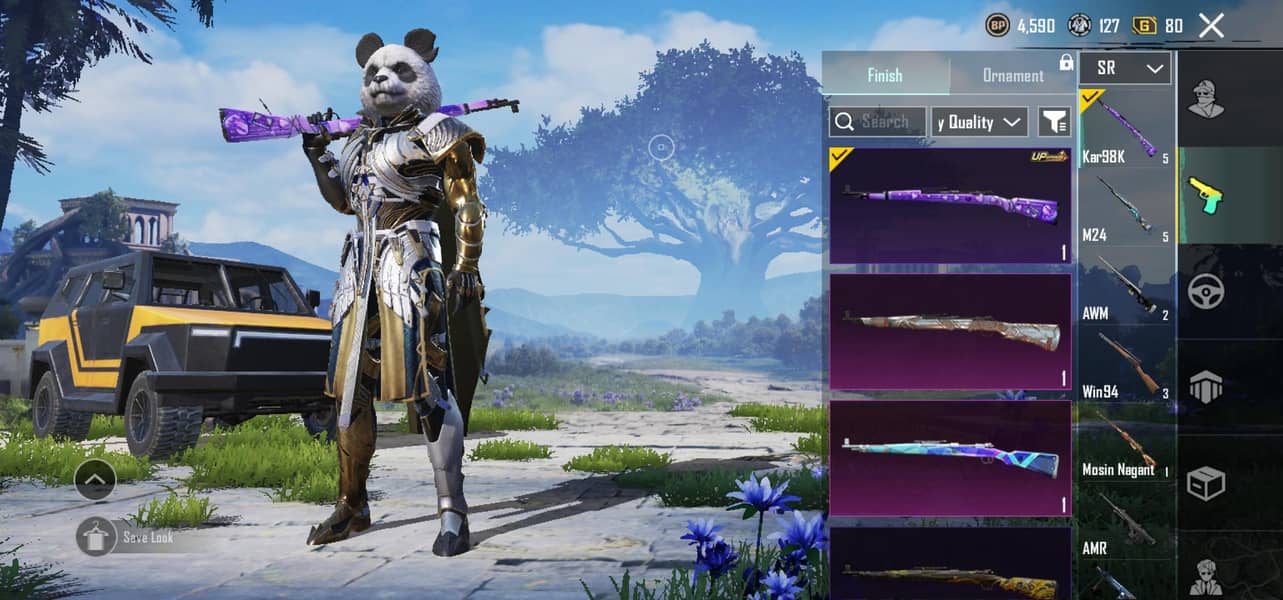The height and width of the screenshot is (600, 1283).
Task: Select Mosin Nagant from the weapon list
Action: click(x=1126, y=443)
